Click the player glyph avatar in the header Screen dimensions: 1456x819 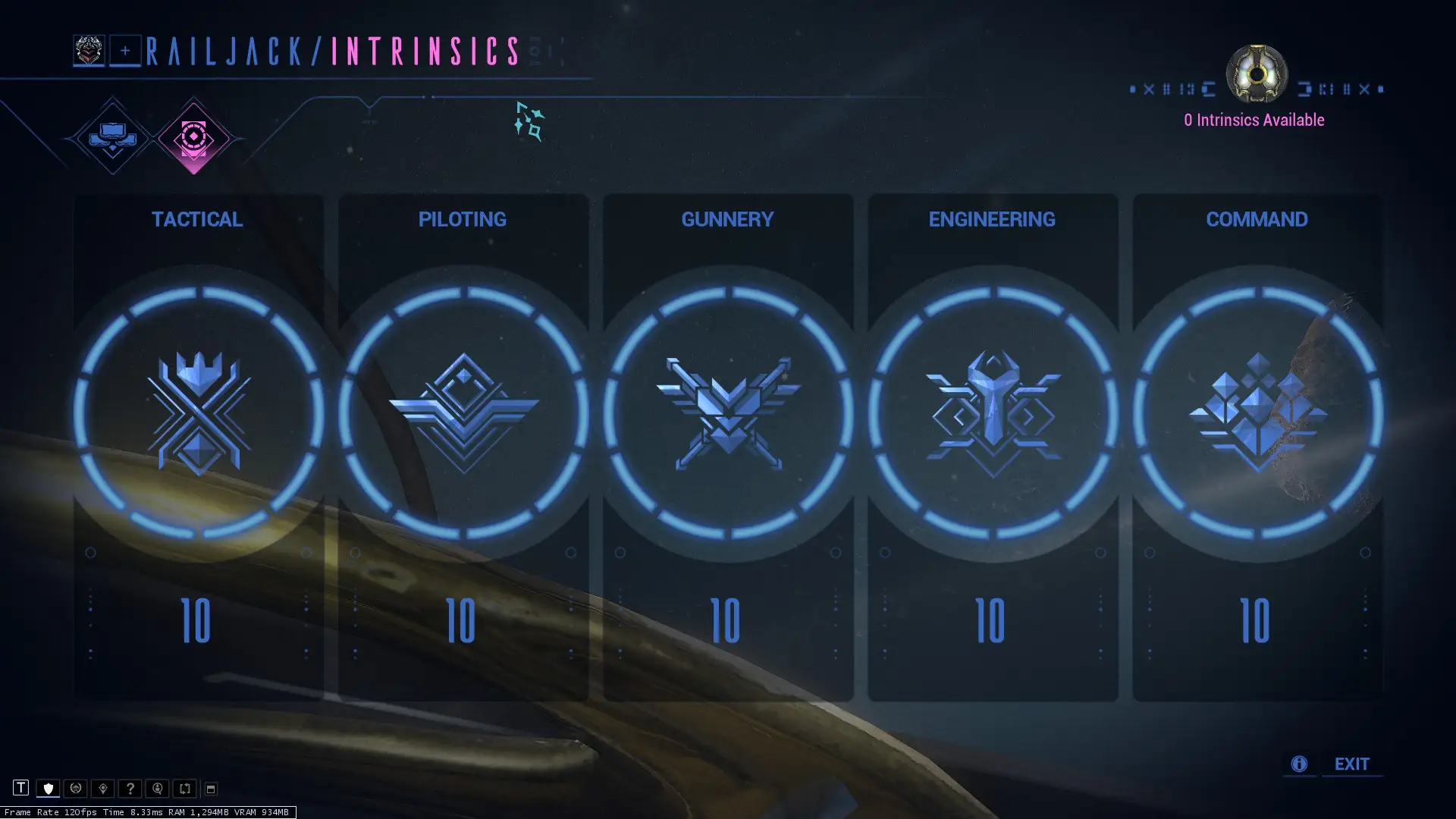(89, 50)
